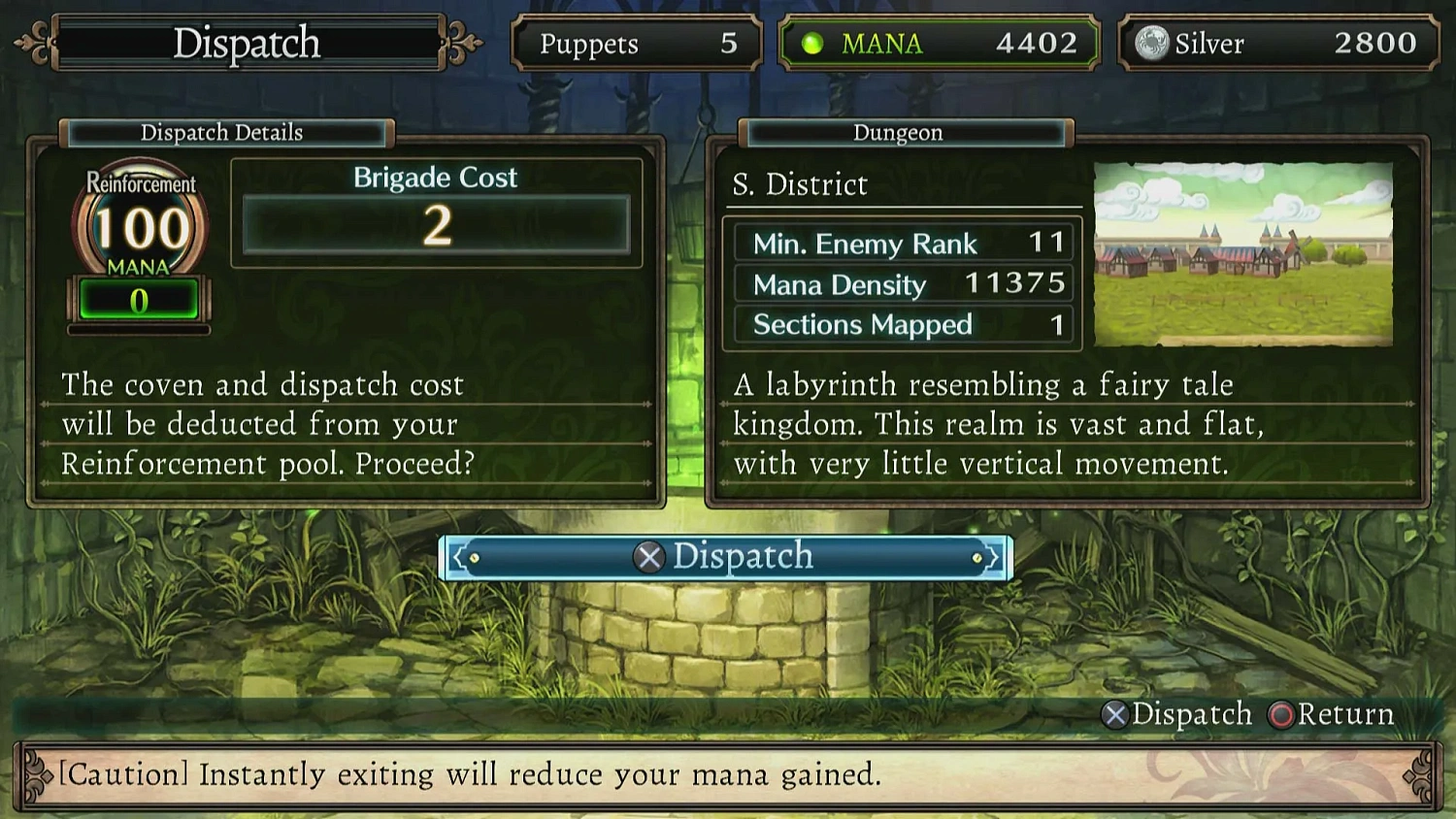This screenshot has width=1456, height=819.
Task: Toggle the Mana Density display
Action: tap(901, 284)
